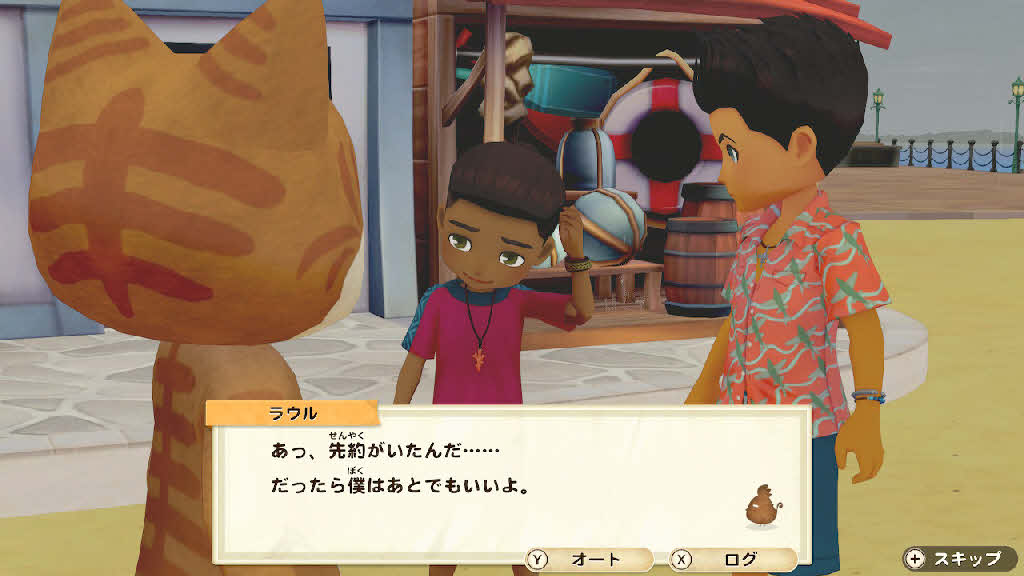Advance dialogue via the chicken icon
Viewport: 1024px width, 576px height.
[762, 505]
